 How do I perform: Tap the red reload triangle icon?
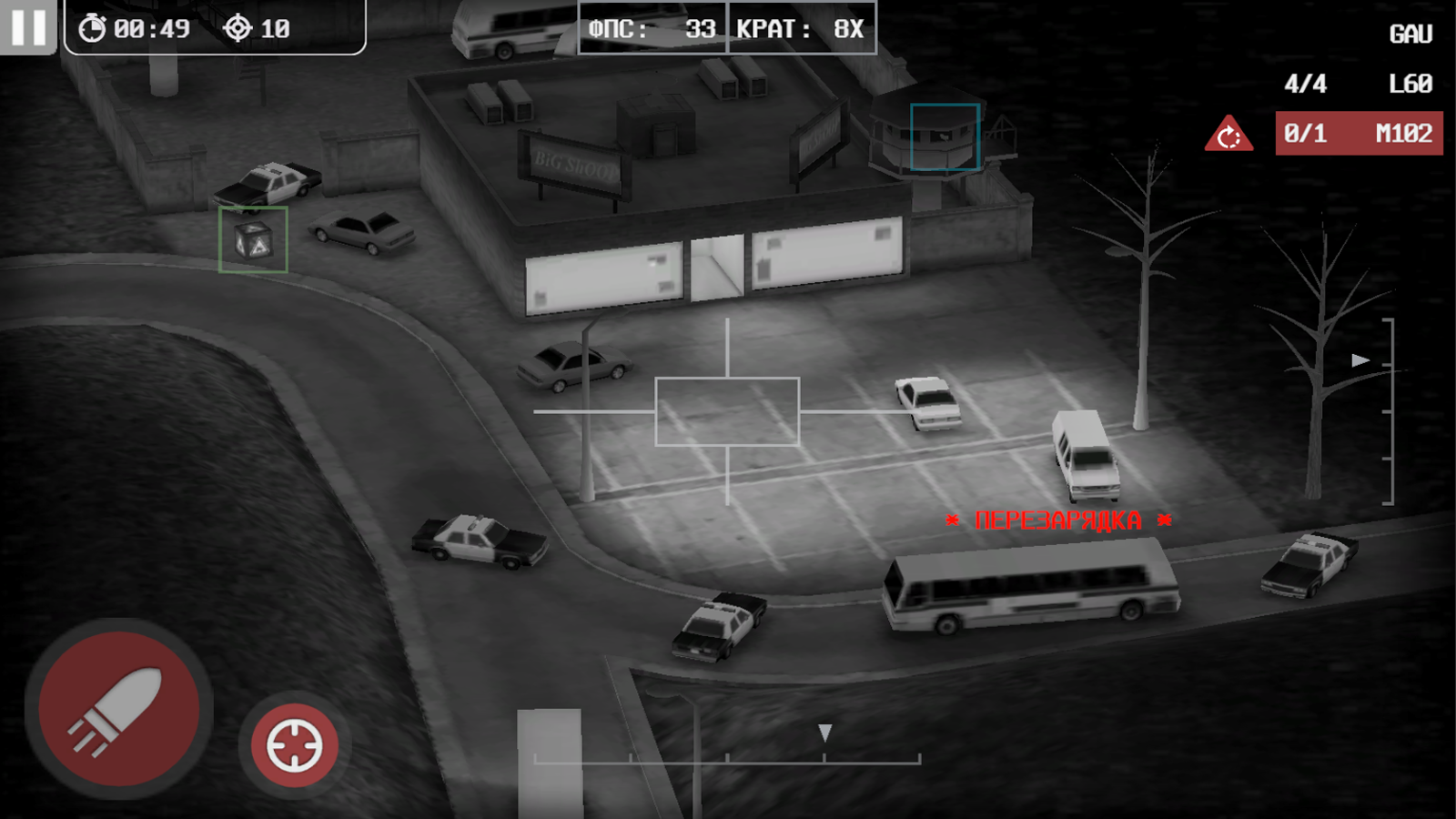pos(1230,135)
